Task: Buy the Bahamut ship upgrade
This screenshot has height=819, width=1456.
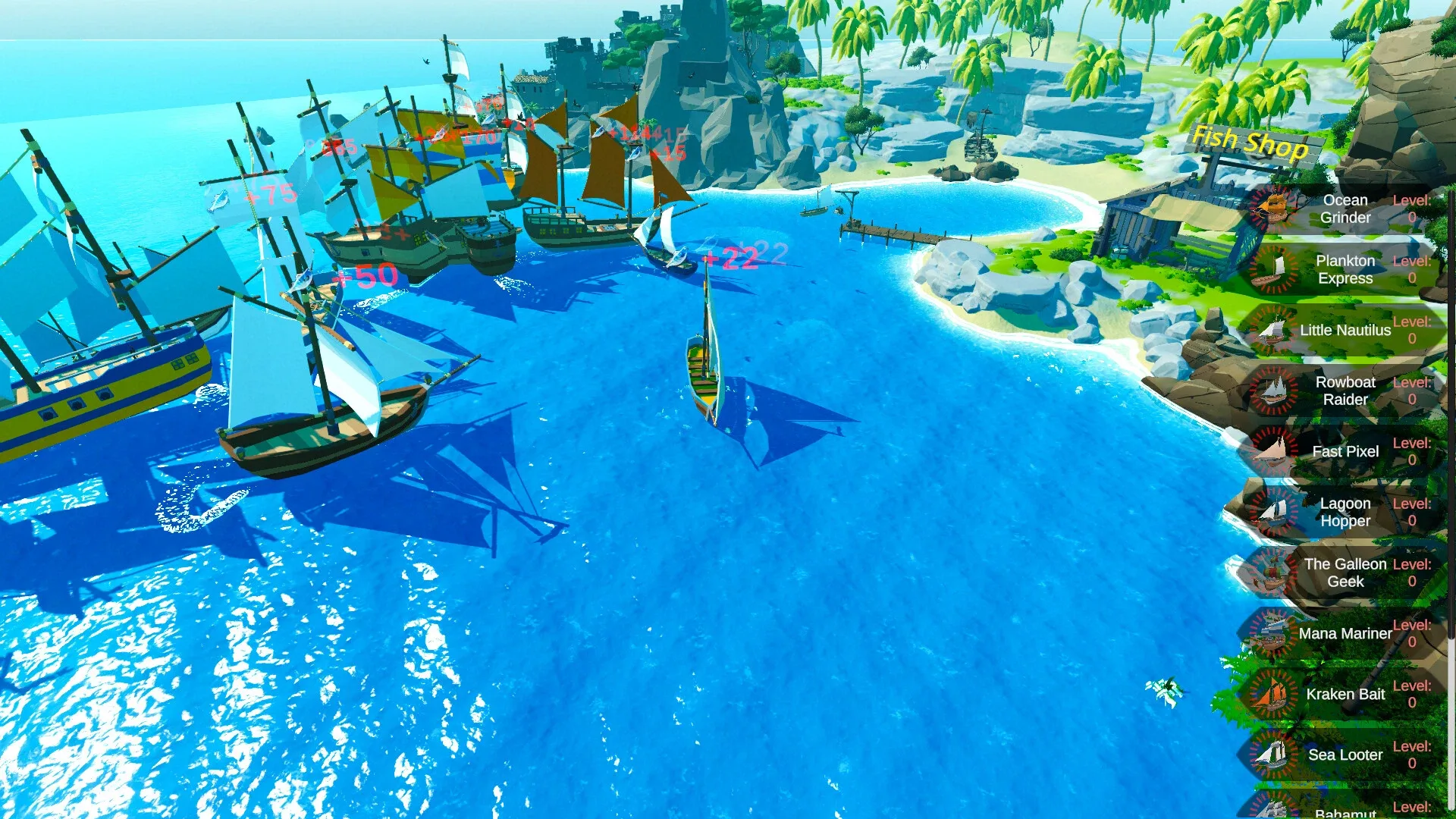Action: tap(1350, 808)
